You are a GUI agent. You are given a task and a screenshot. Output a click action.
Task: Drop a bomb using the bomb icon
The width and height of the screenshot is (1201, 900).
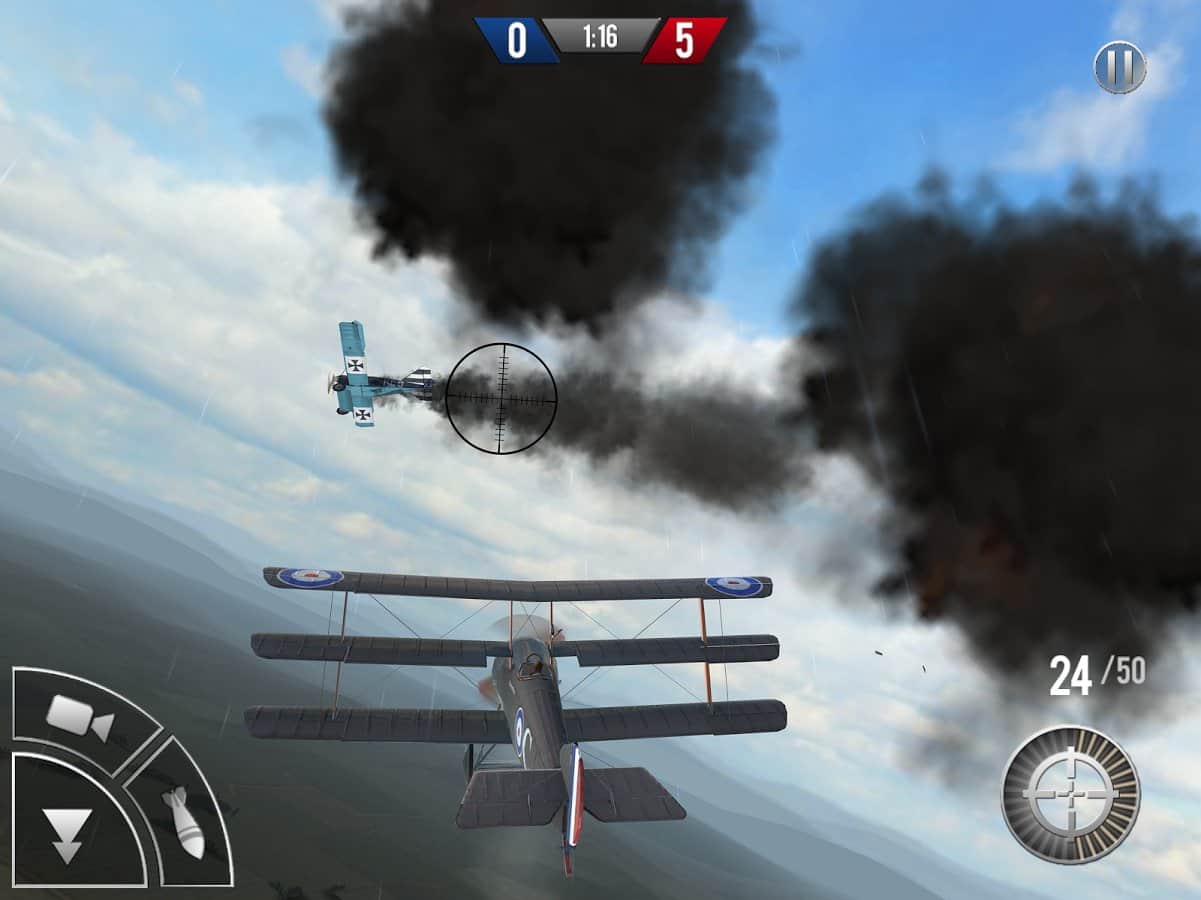184,822
